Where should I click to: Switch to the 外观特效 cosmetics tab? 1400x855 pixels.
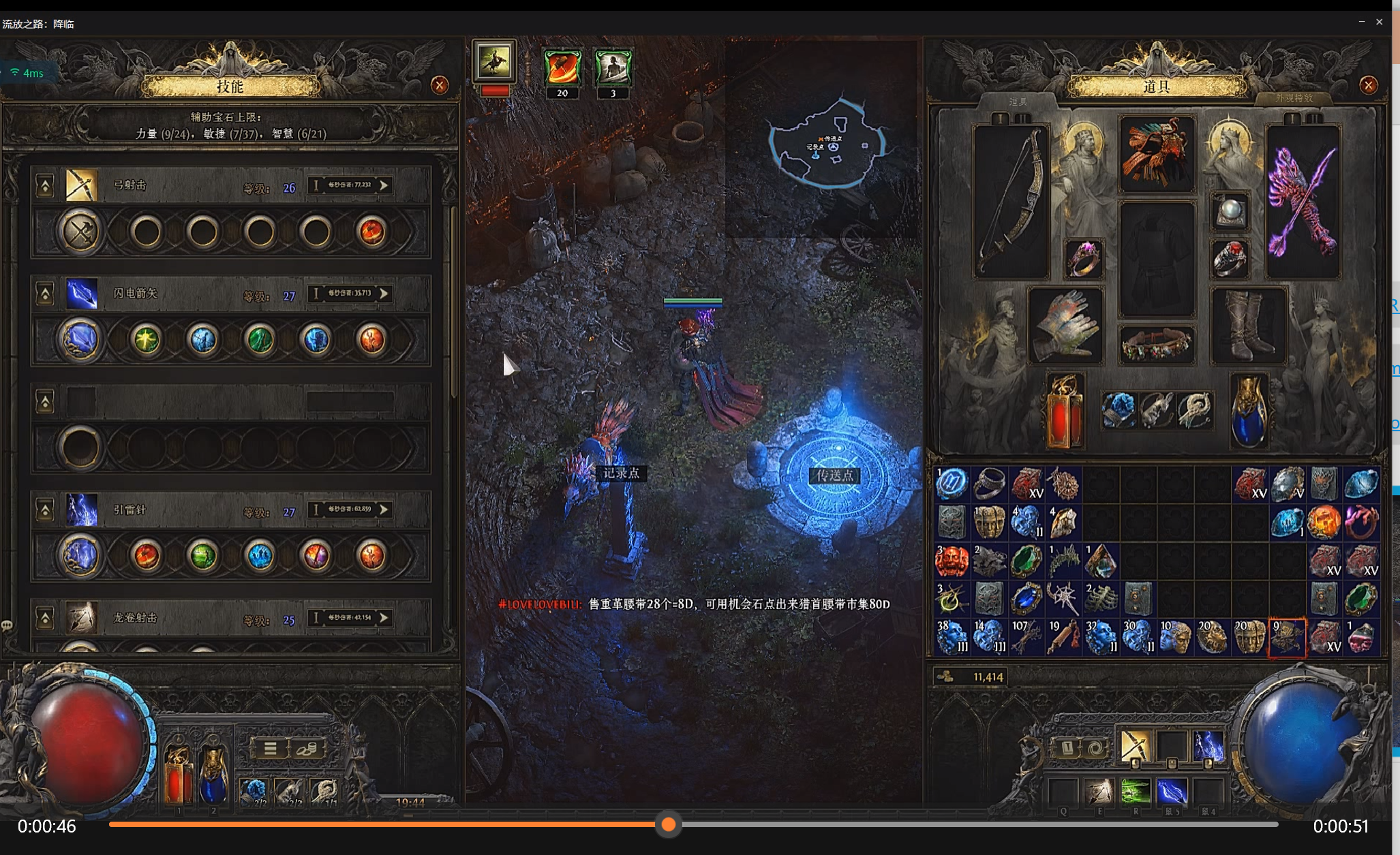pyautogui.click(x=1293, y=99)
